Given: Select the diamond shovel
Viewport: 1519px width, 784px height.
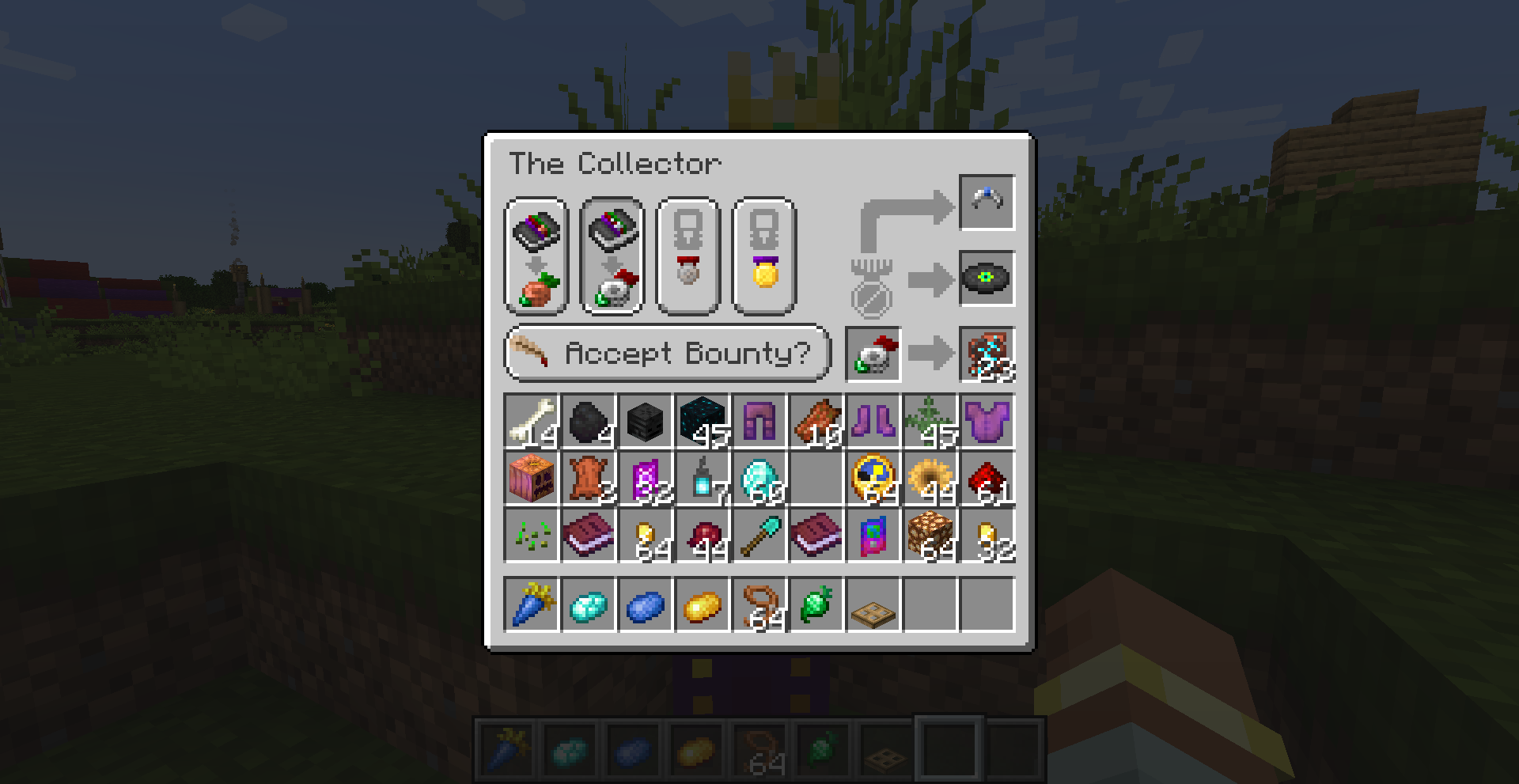Looking at the screenshot, I should pos(759,536).
